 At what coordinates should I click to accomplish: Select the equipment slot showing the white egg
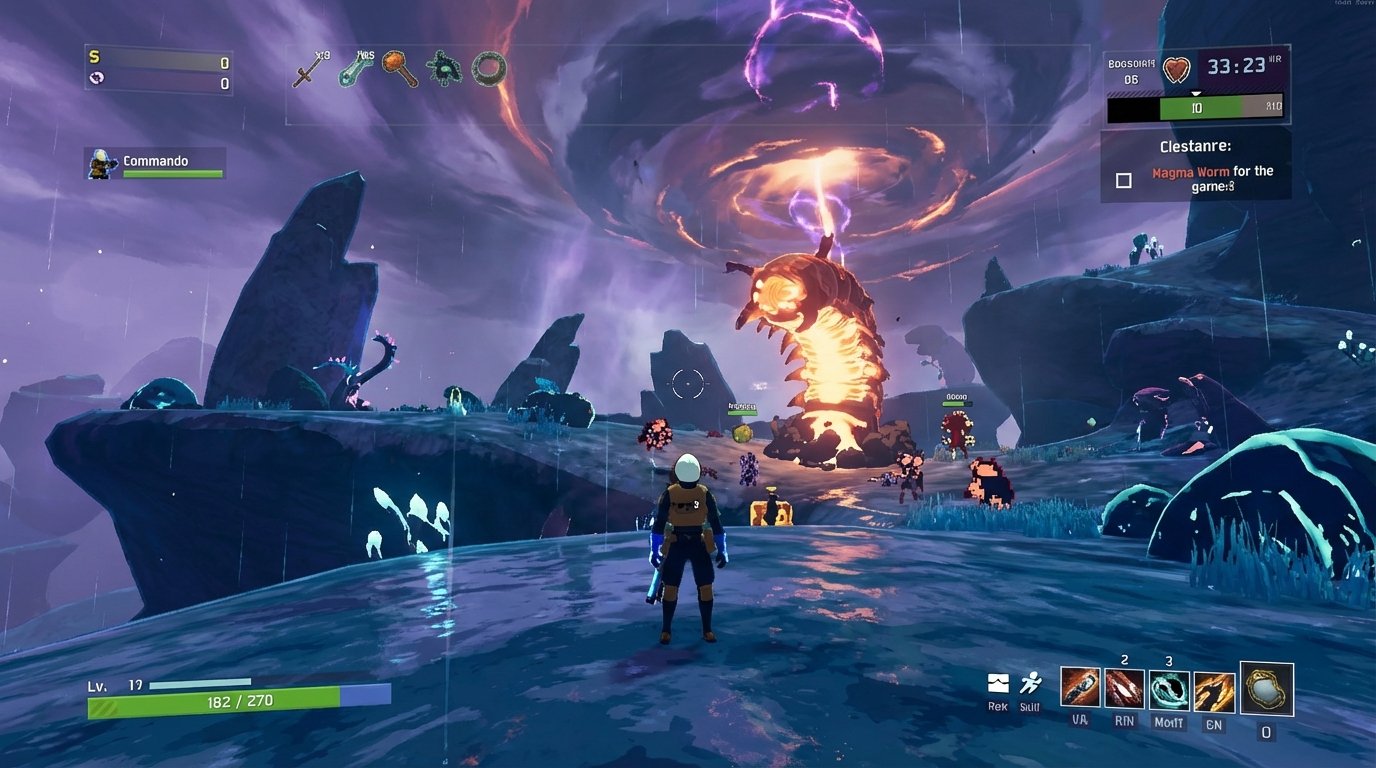1266,688
